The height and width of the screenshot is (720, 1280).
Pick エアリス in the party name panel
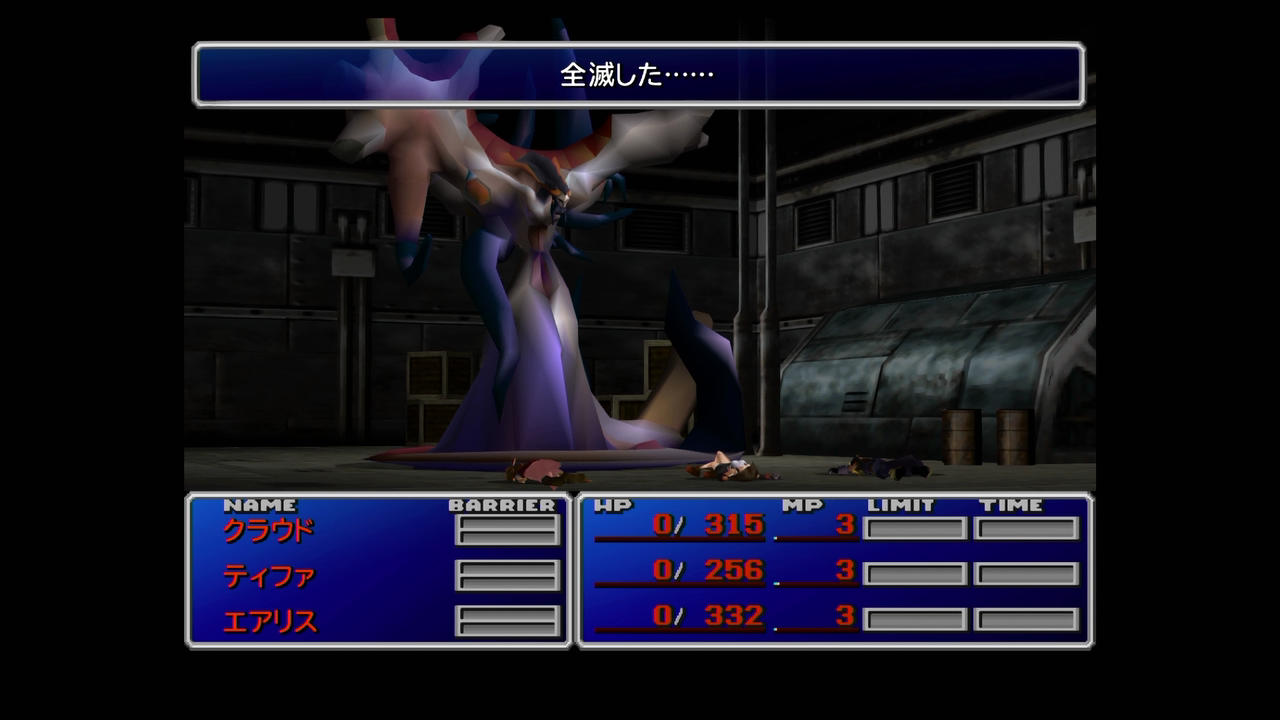click(269, 622)
